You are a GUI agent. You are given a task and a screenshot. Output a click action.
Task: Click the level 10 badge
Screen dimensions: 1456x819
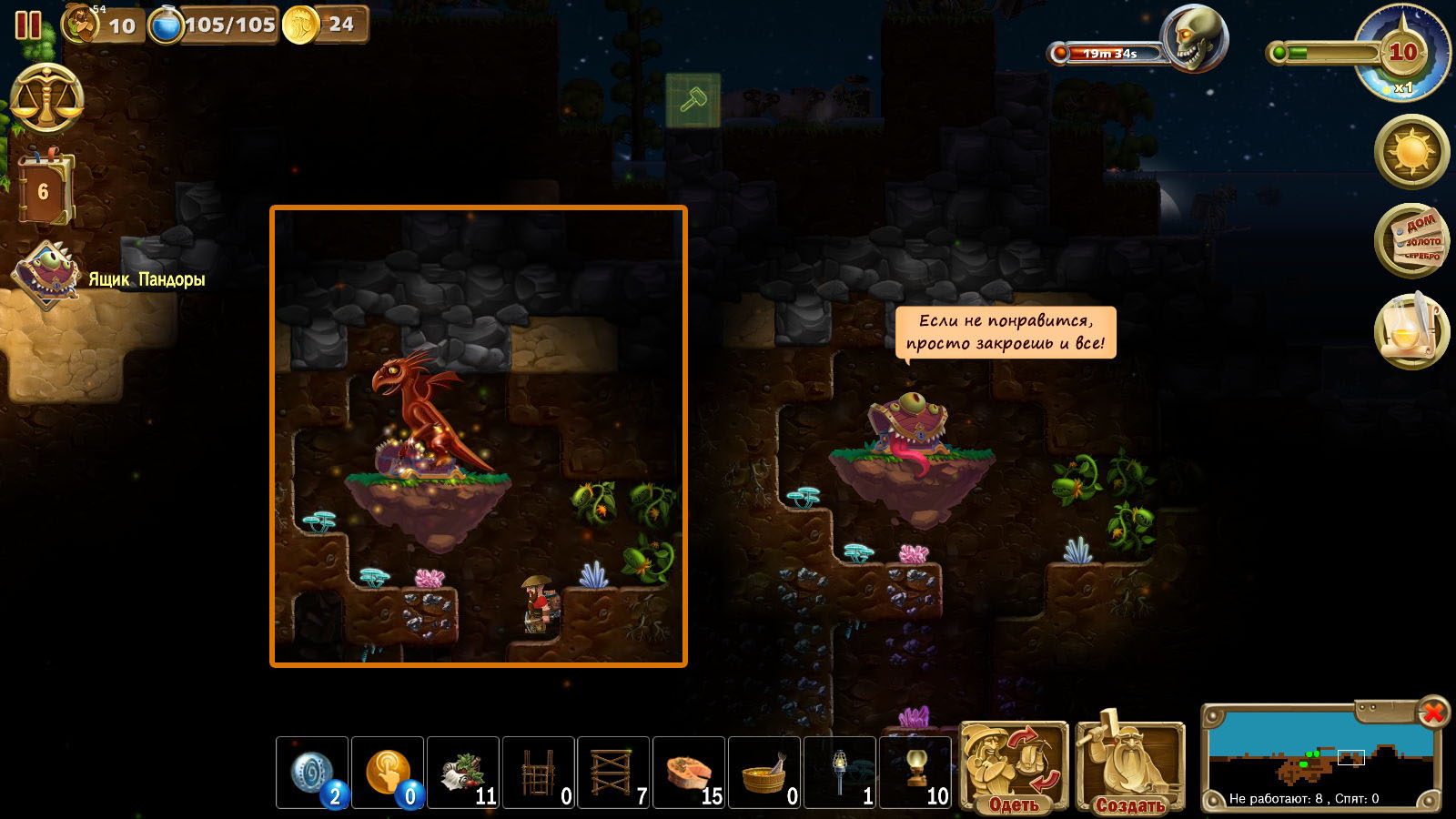(1402, 53)
